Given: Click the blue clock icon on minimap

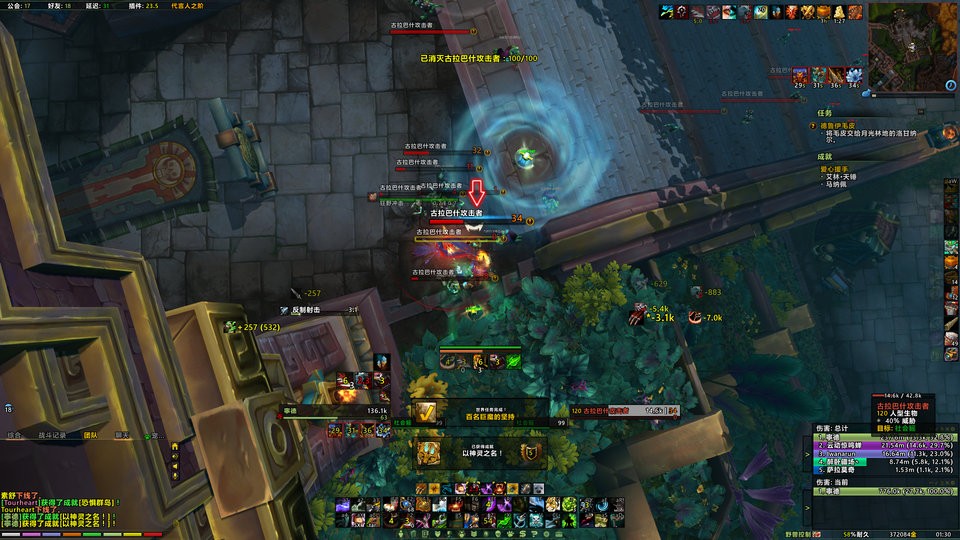Looking at the screenshot, I should (x=949, y=86).
